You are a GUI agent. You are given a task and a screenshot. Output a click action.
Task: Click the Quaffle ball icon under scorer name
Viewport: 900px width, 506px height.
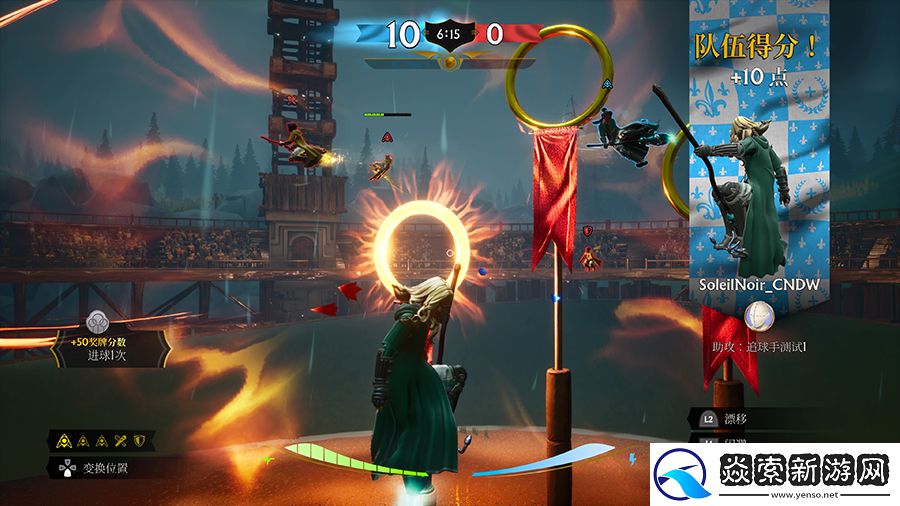764,315
